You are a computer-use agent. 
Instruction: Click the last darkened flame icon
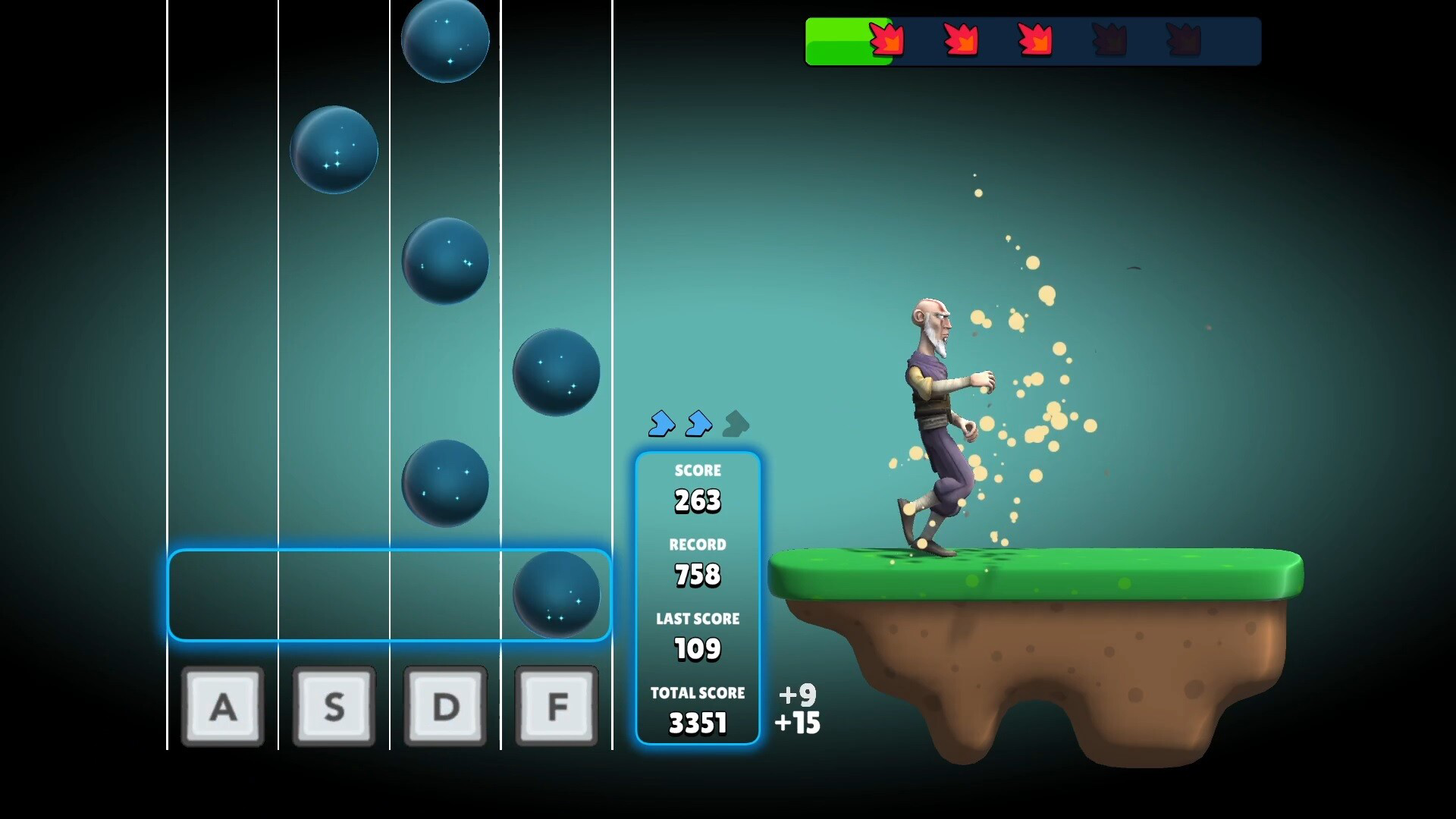point(1182,39)
